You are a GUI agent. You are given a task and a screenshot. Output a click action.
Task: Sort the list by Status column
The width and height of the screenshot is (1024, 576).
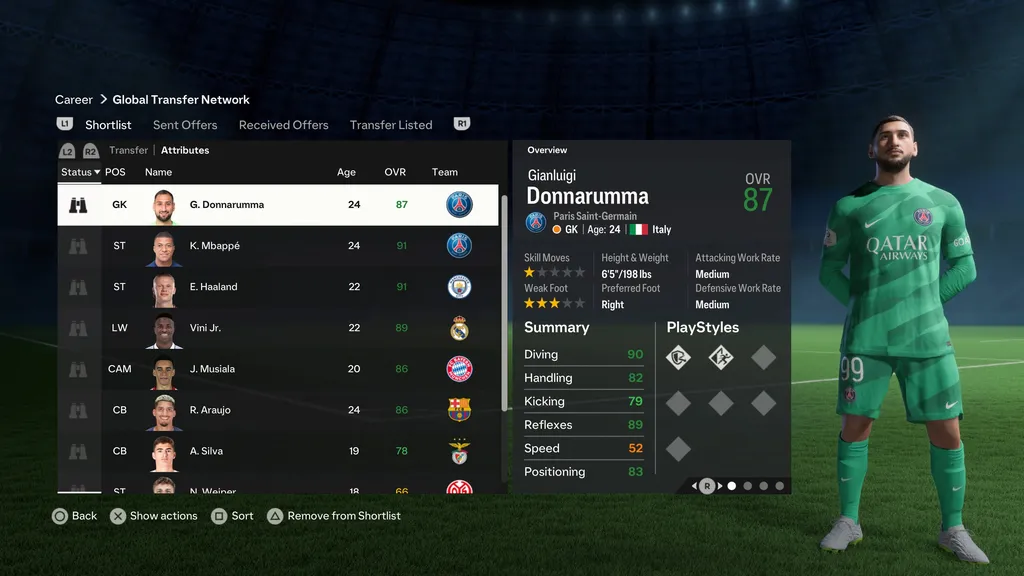[x=80, y=172]
